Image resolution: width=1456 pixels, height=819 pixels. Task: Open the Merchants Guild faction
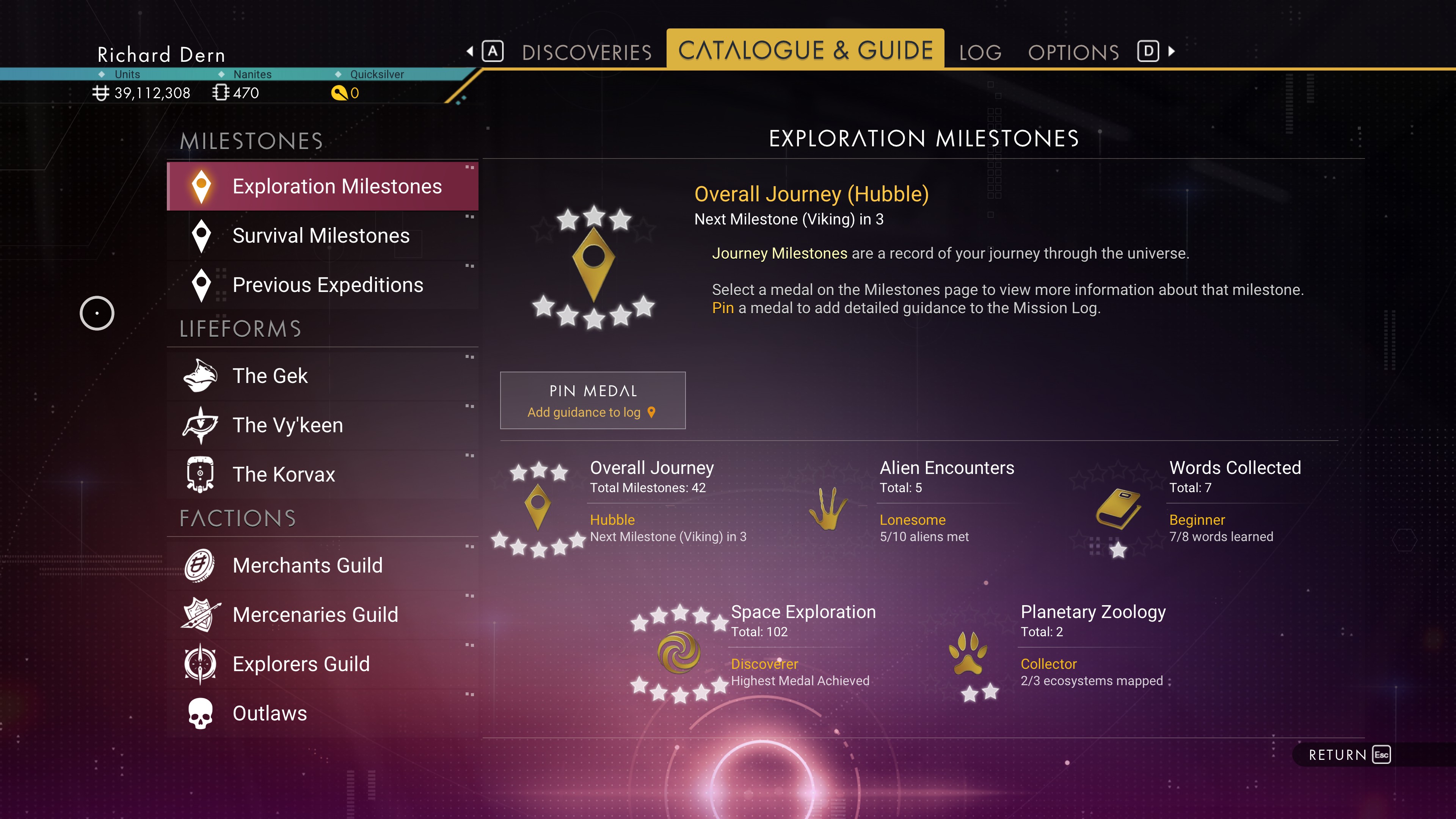pyautogui.click(x=322, y=565)
